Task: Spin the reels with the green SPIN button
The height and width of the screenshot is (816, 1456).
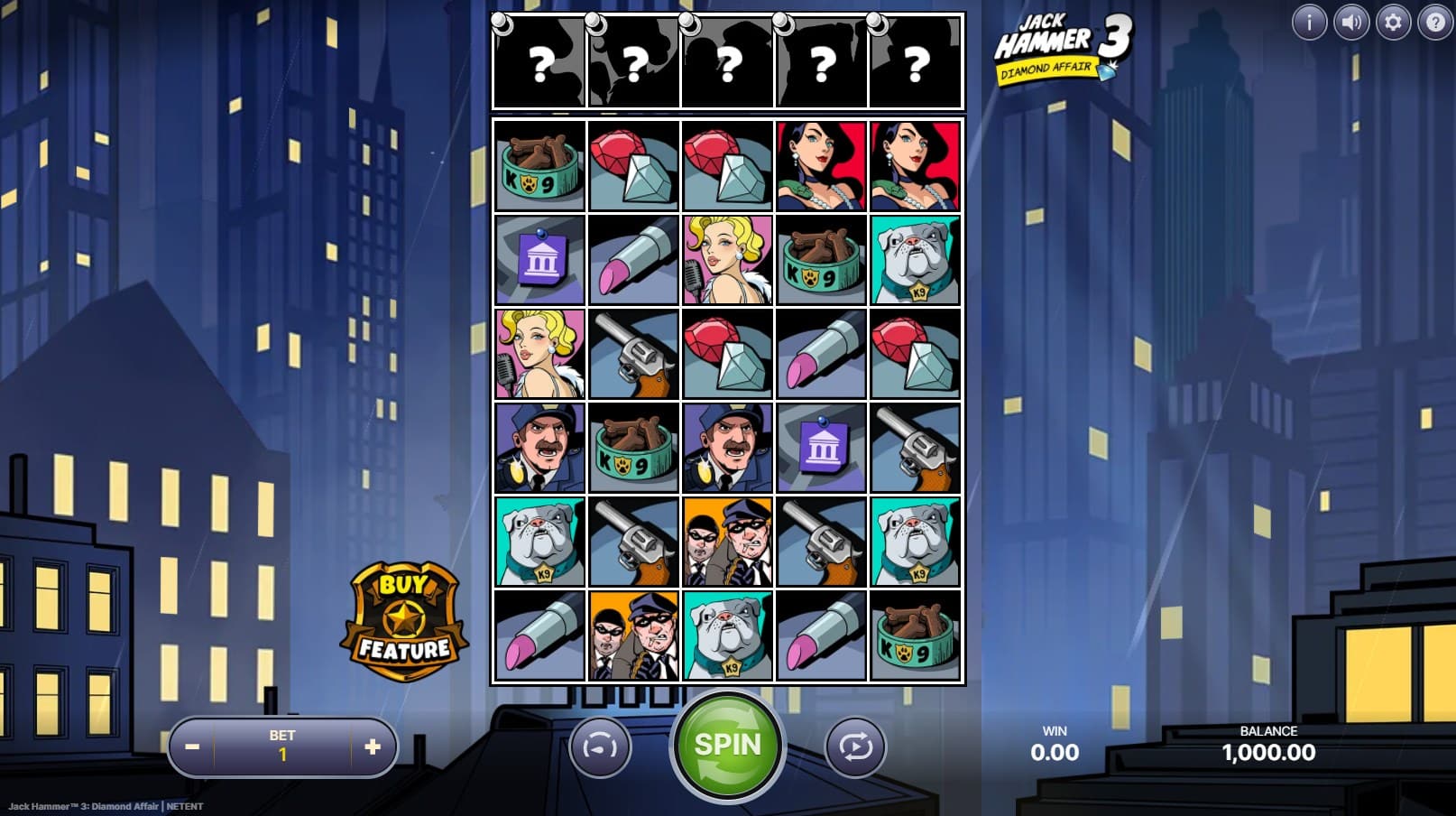Action: [x=727, y=746]
